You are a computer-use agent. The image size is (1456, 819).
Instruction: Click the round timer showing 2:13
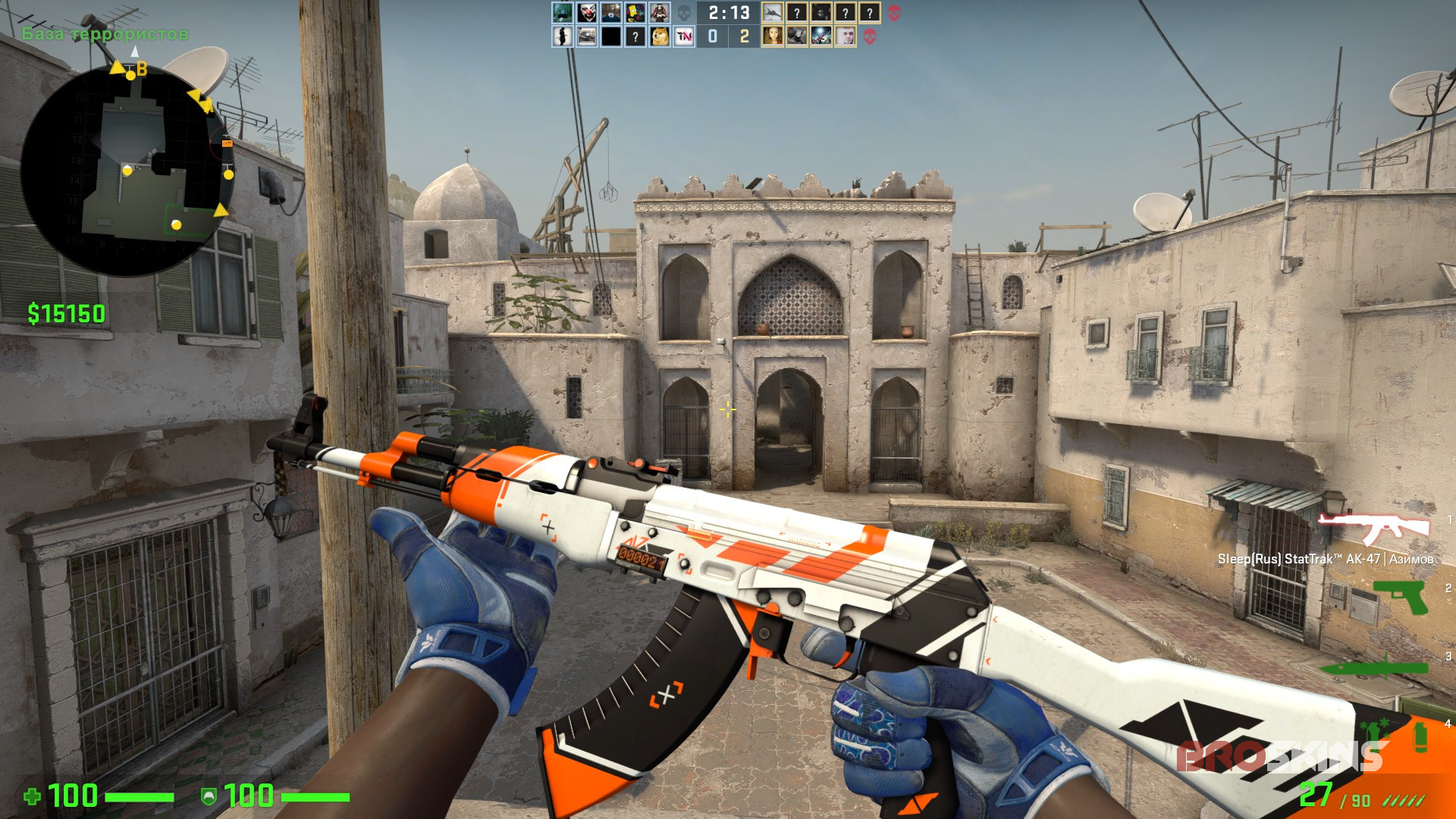(730, 12)
